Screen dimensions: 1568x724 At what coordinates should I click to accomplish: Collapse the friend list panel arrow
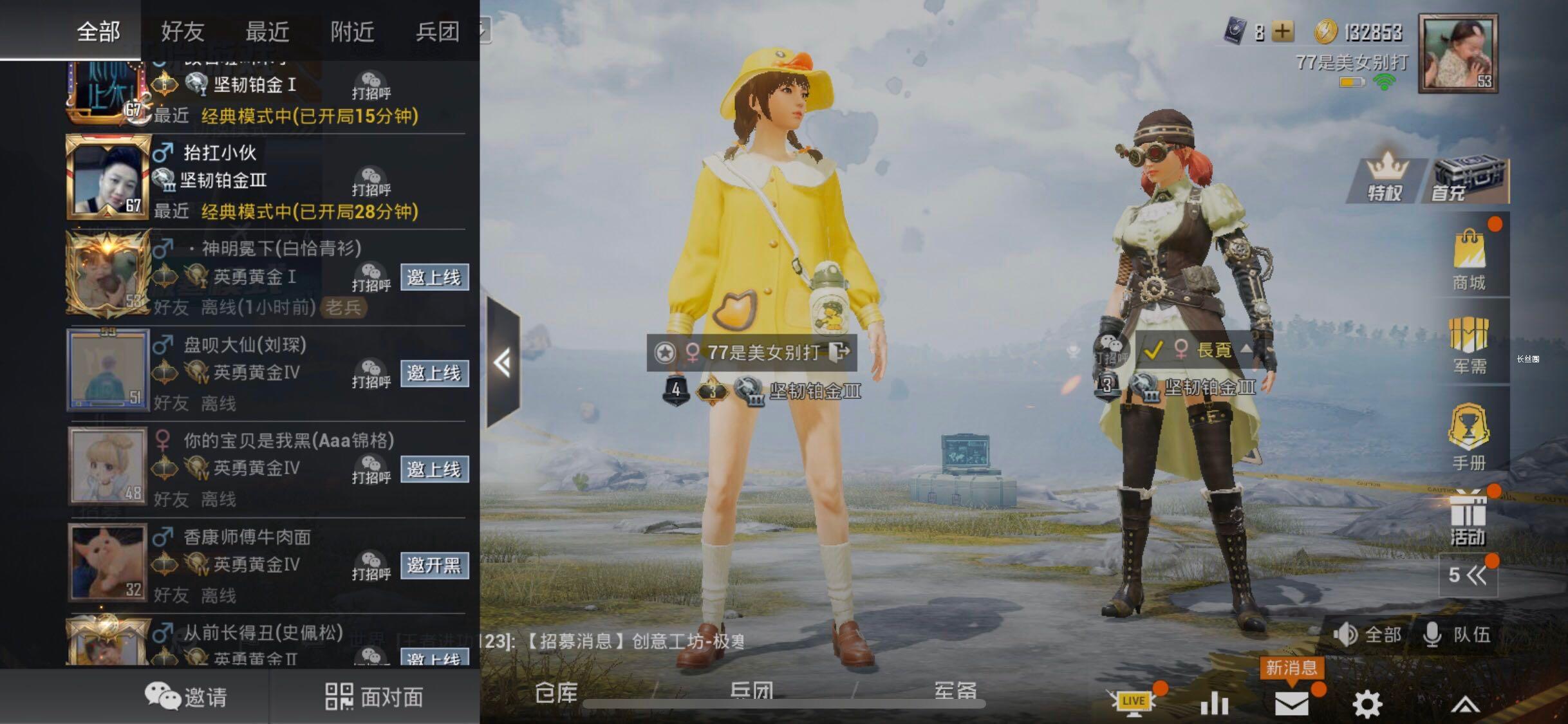tap(503, 363)
